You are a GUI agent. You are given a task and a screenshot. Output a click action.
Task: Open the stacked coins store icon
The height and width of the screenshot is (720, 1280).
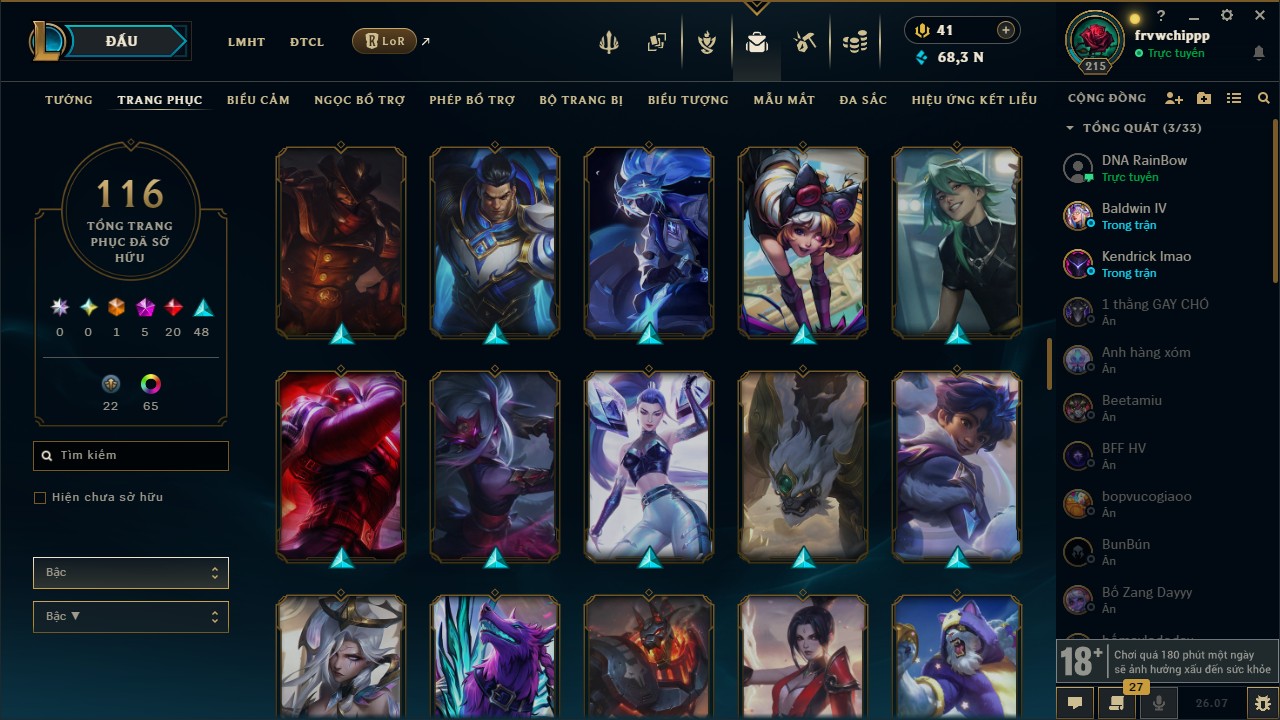point(855,42)
